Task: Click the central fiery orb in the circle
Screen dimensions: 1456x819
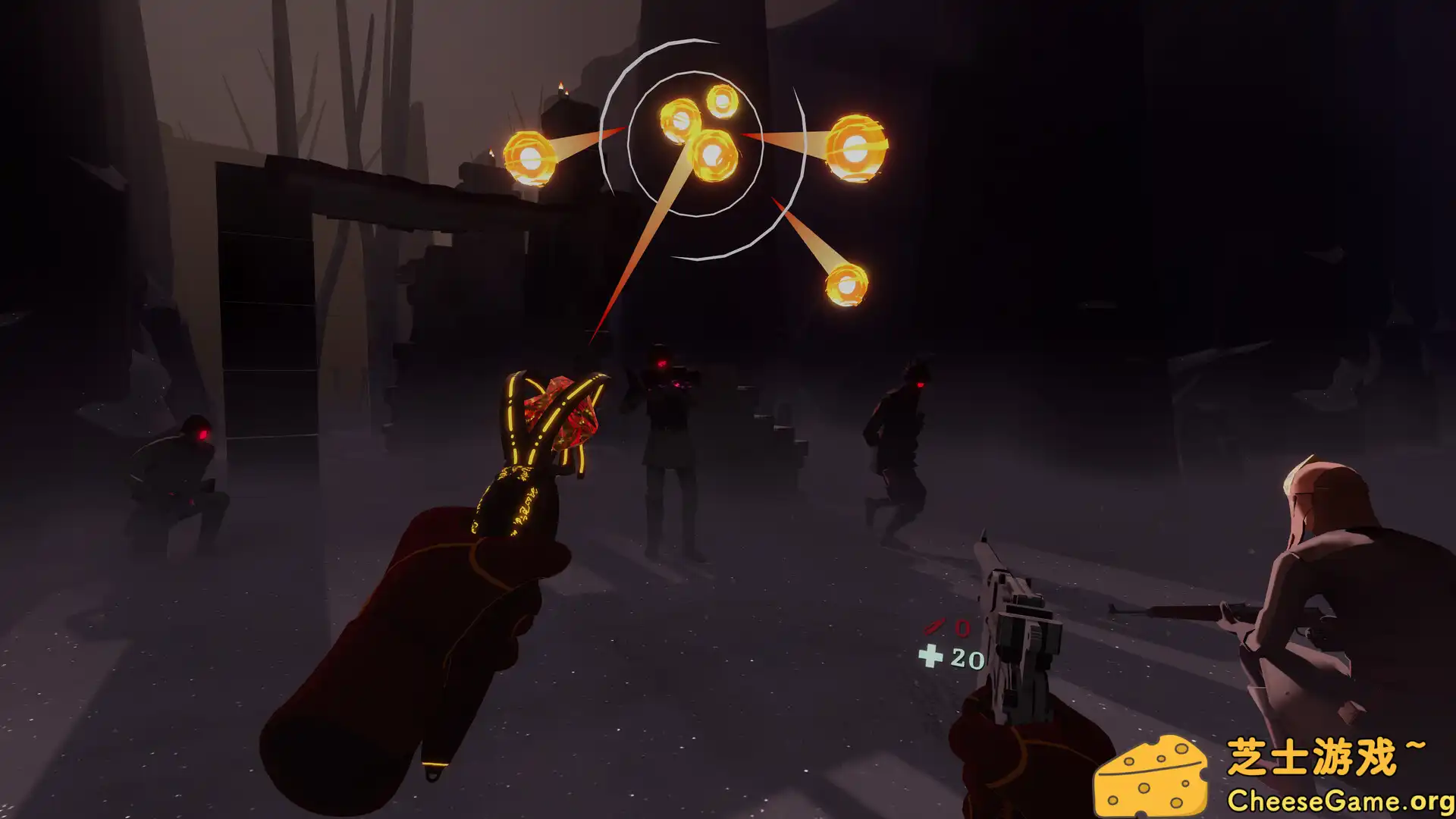Action: (x=713, y=155)
